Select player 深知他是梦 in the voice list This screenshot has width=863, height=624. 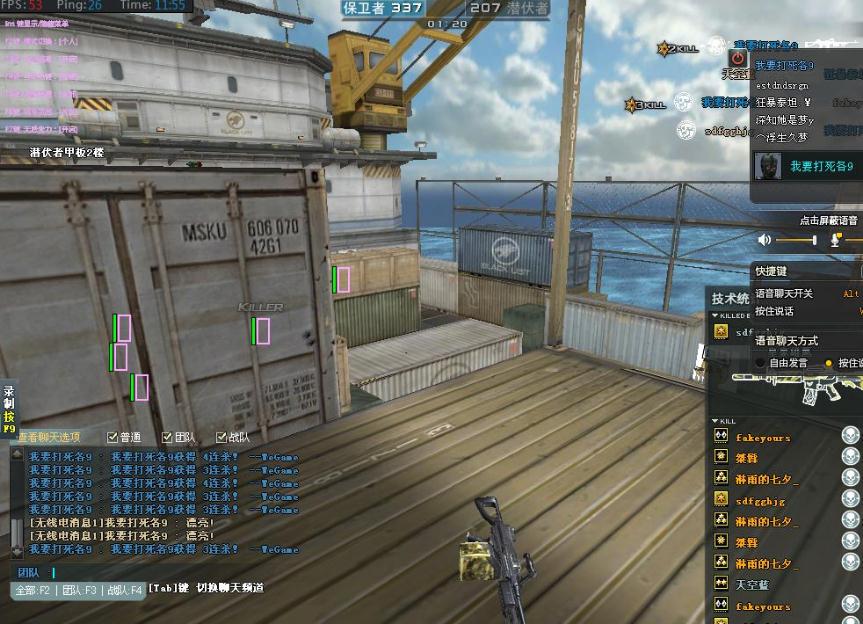[x=785, y=120]
